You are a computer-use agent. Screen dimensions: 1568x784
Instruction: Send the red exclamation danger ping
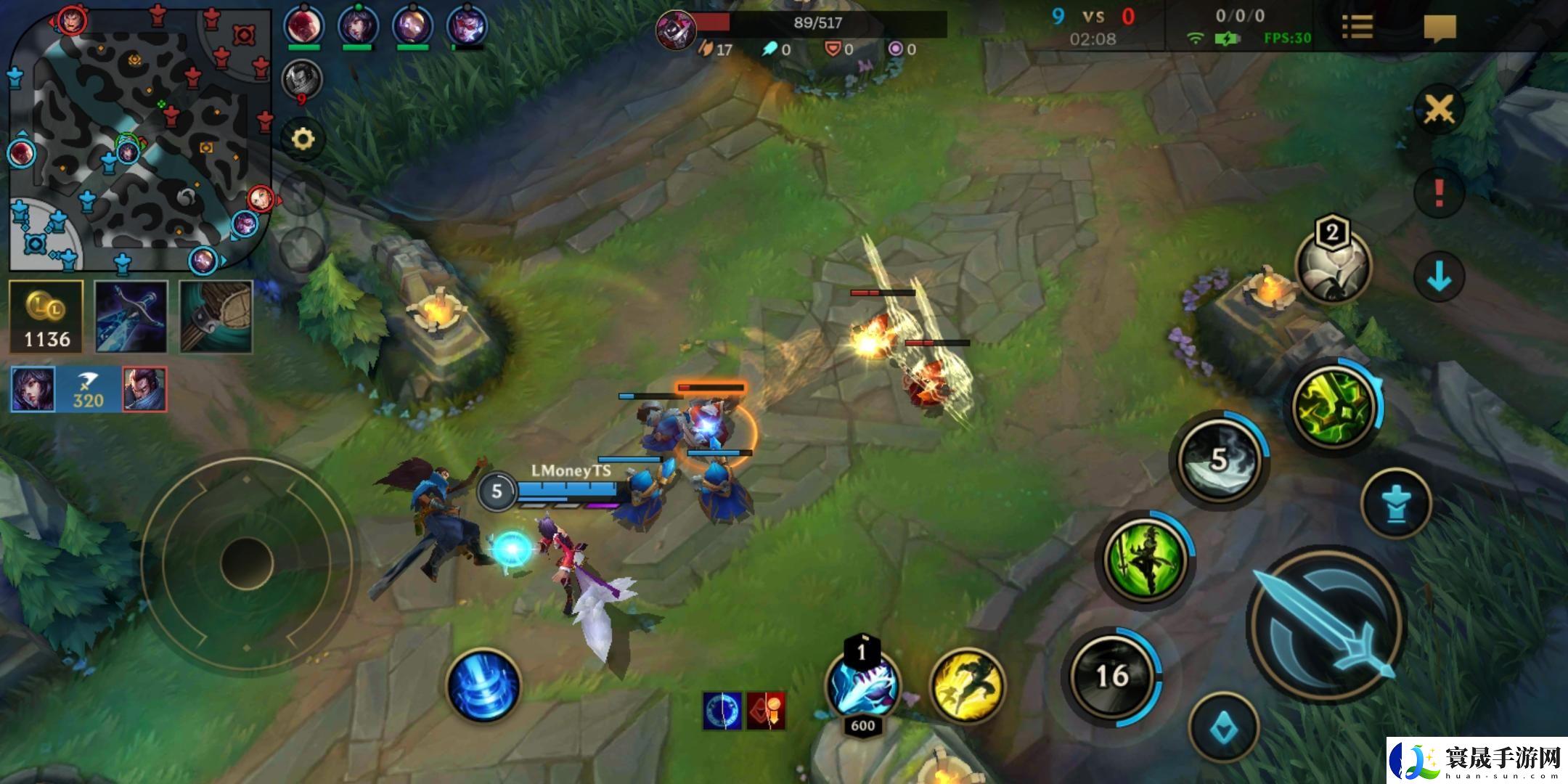click(1438, 193)
